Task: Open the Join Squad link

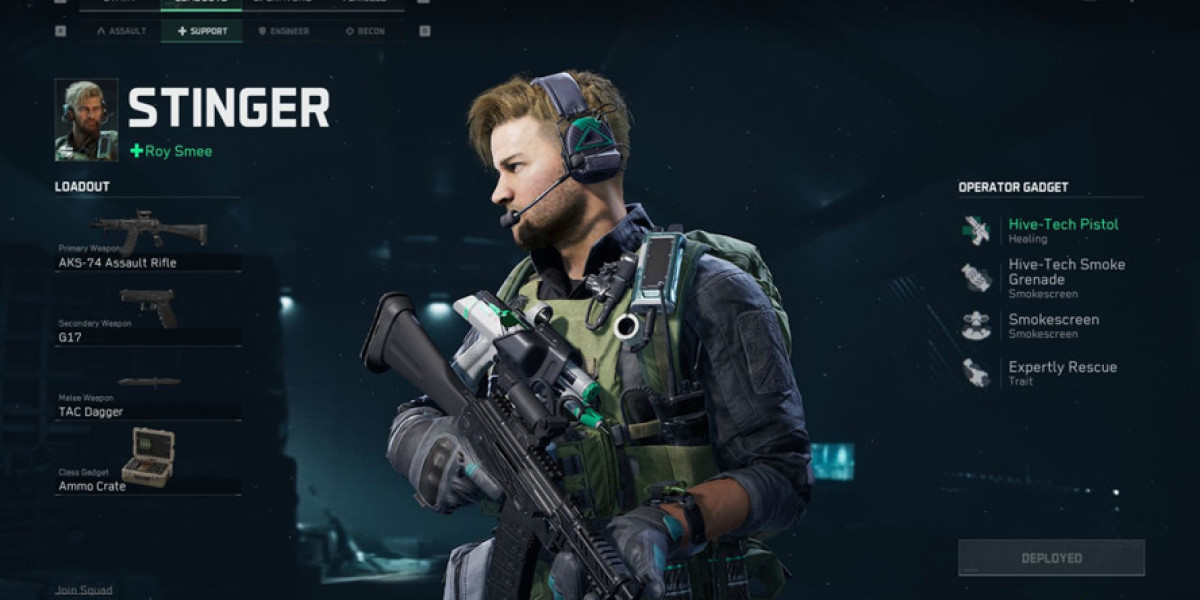Action: (84, 590)
